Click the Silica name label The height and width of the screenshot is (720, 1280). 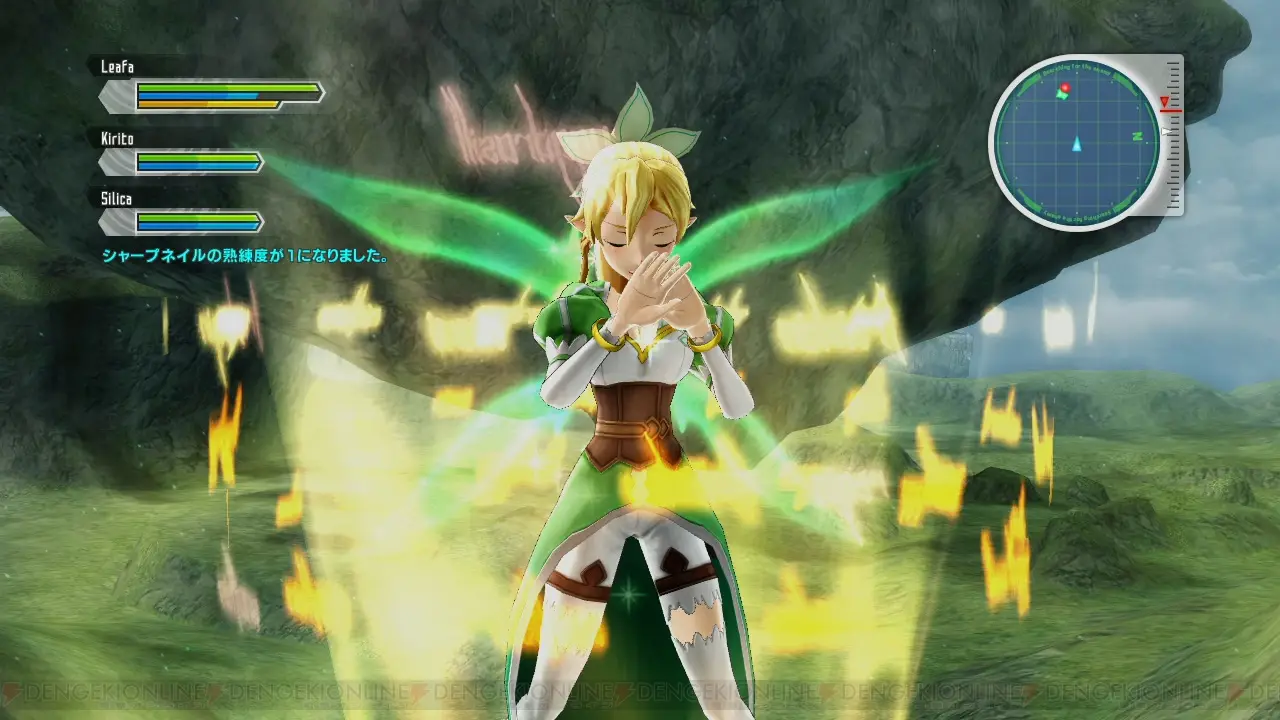pos(115,198)
